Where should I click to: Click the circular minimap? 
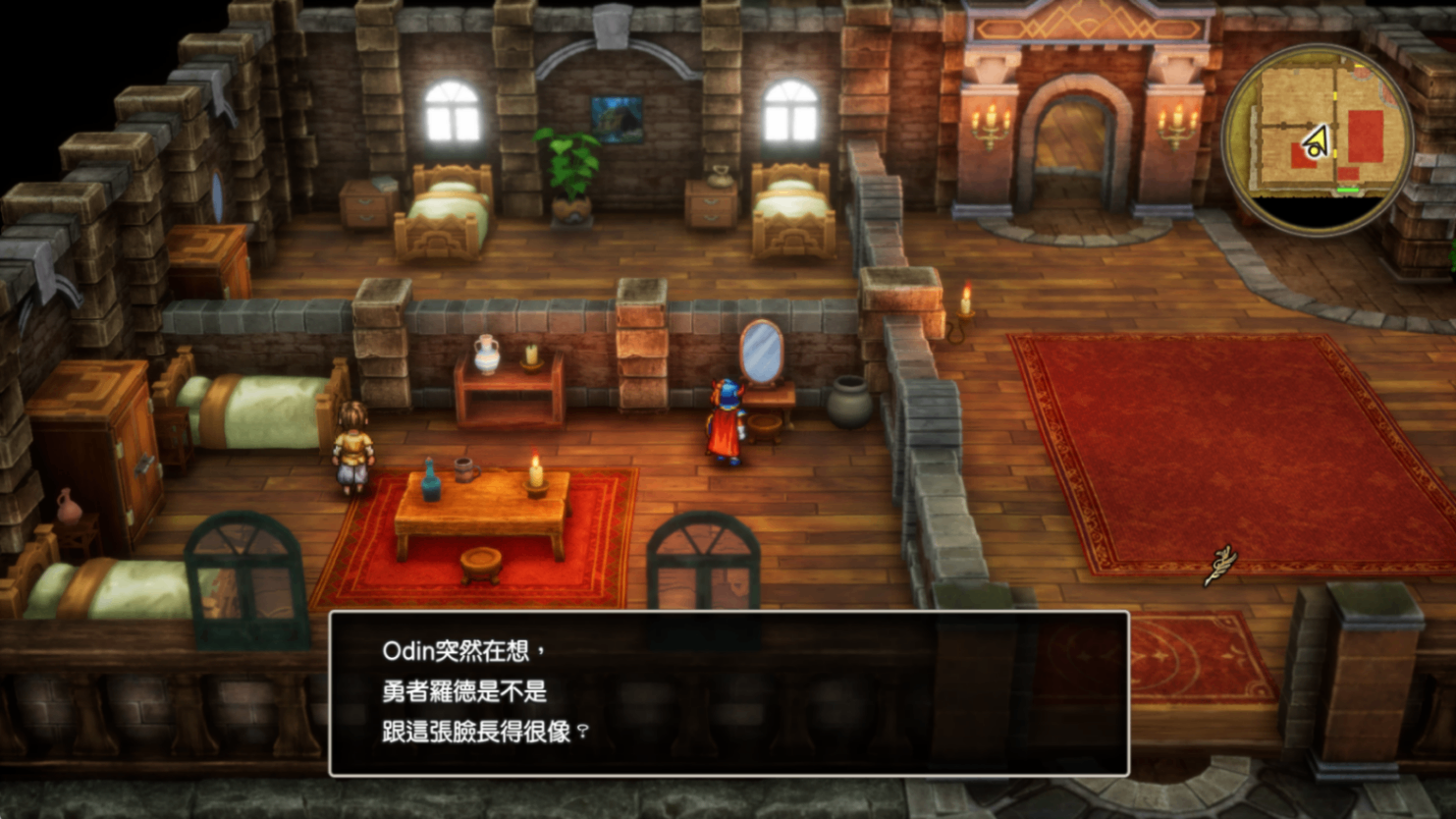point(1317,139)
